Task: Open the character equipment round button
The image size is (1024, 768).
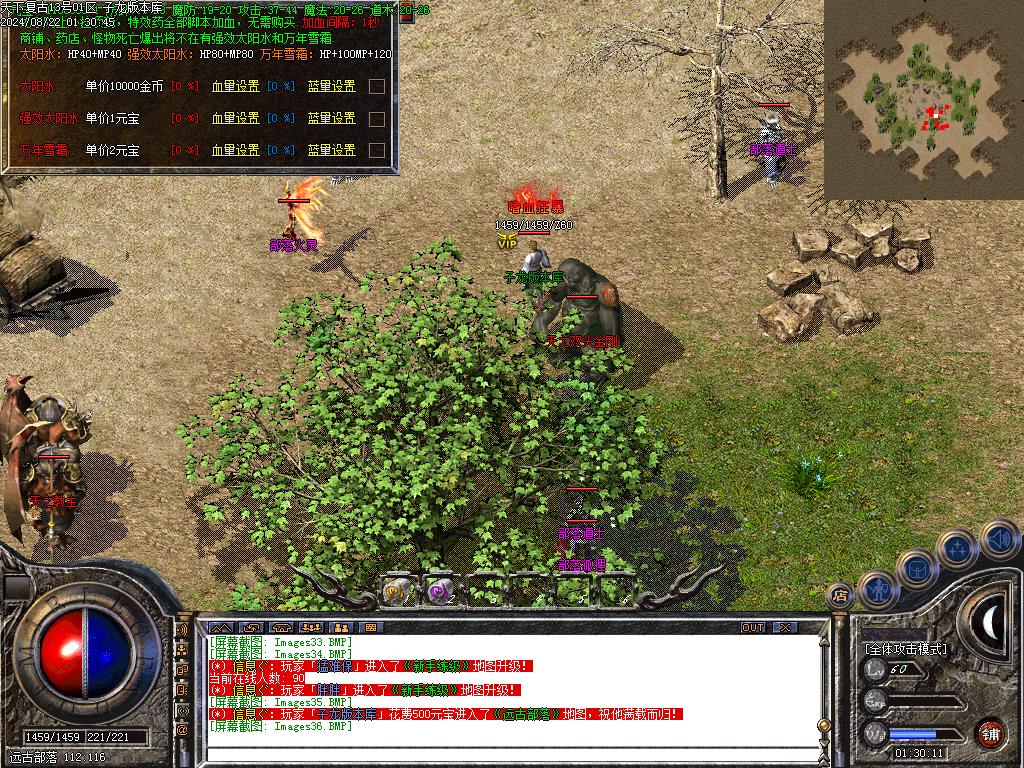Action: [x=878, y=589]
